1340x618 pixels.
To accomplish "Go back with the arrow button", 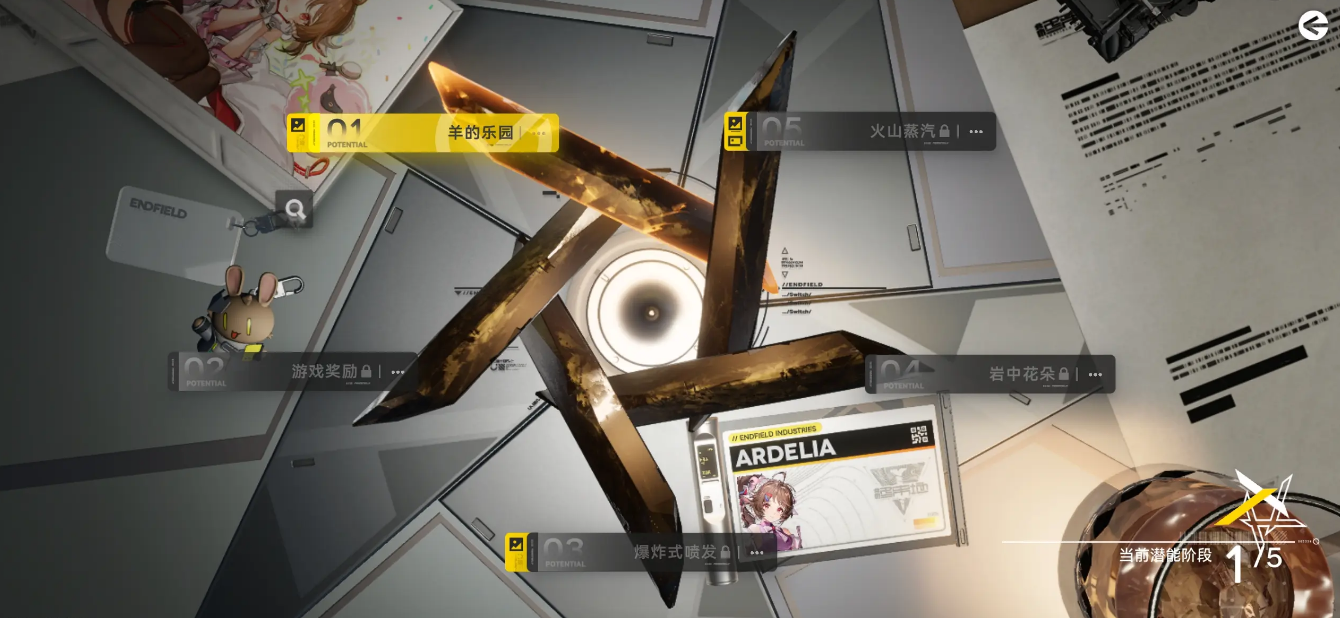I will [x=1313, y=26].
